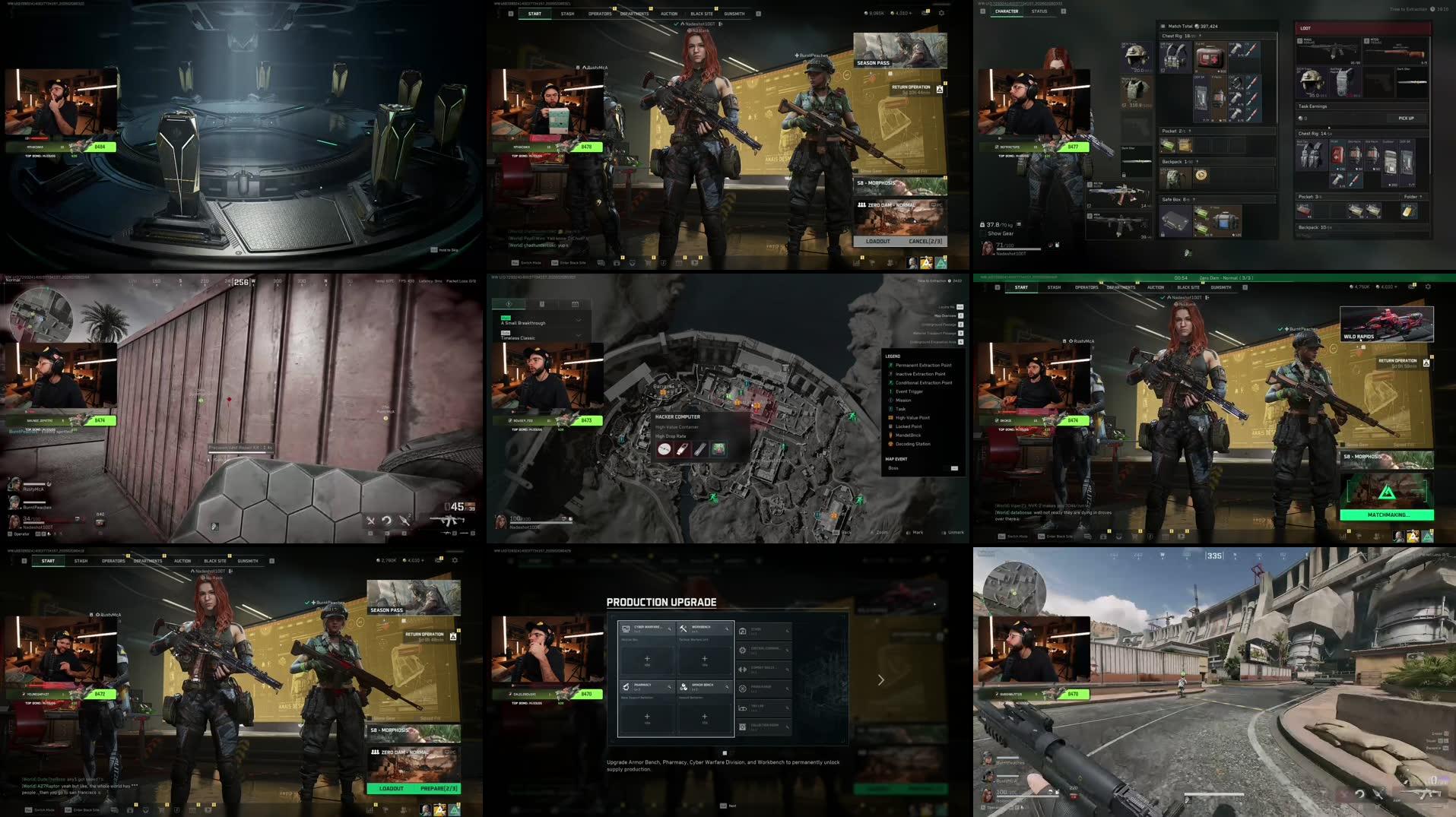
Task: Open the settings gear in the top bar
Action: [x=941, y=13]
